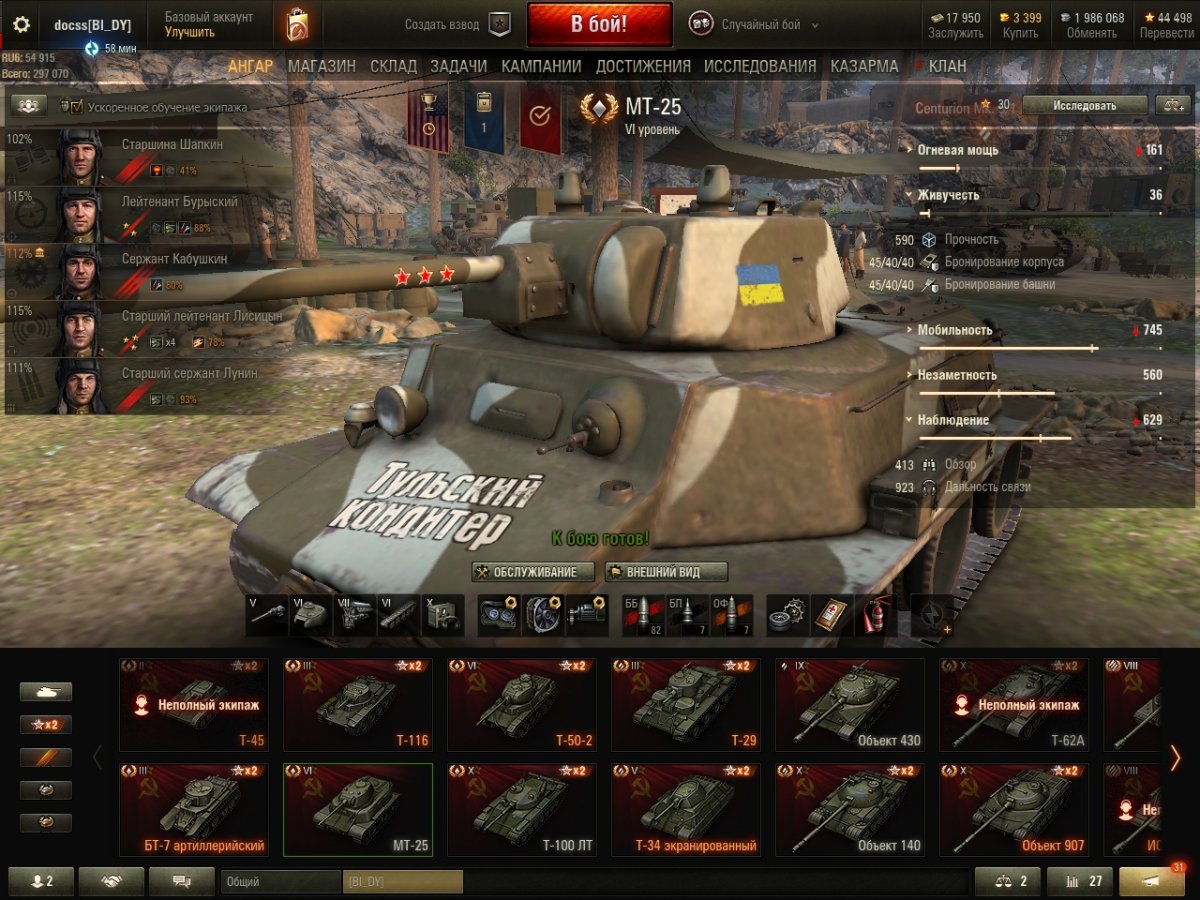Viewport: 1200px width, 900px height.
Task: Select crew member Старшина Шапкин
Action: (150, 155)
